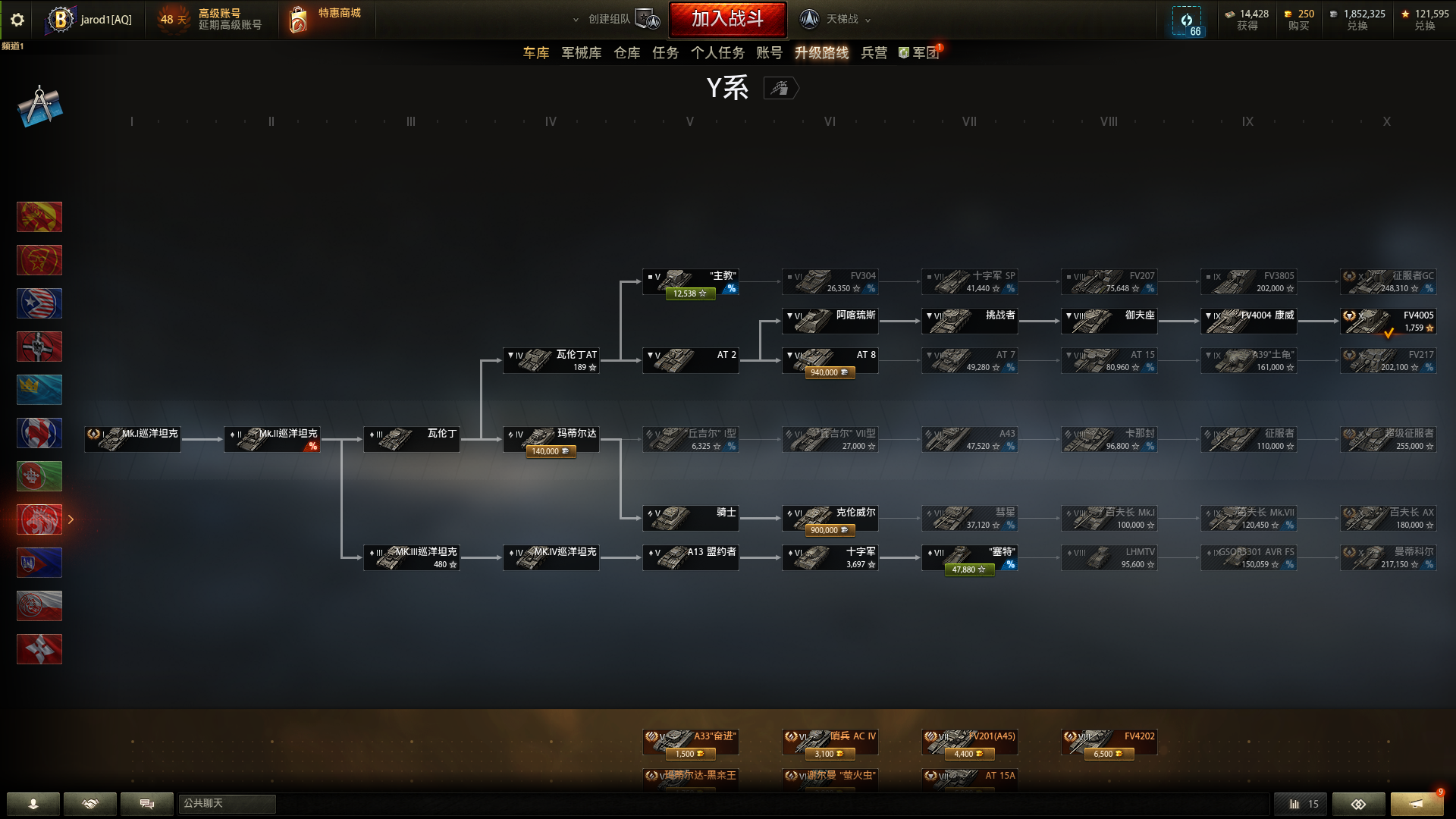Click the 公共聊天 chat input box
This screenshot has height=819, width=1456.
point(227,804)
